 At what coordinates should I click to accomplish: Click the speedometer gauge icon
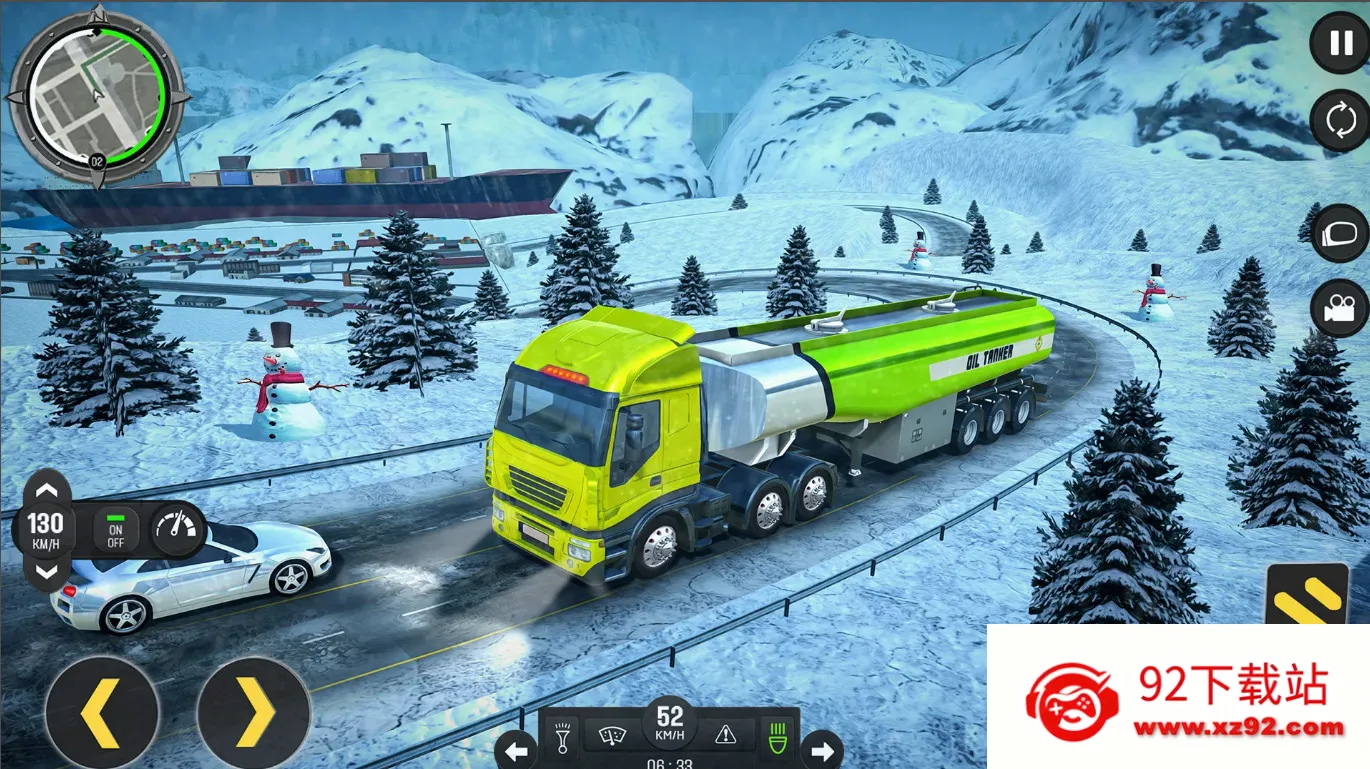pyautogui.click(x=177, y=529)
